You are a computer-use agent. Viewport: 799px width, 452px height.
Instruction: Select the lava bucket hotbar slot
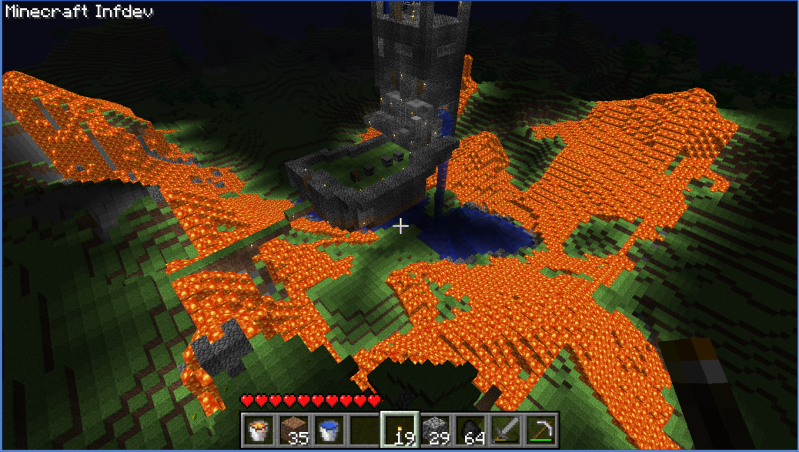point(260,430)
